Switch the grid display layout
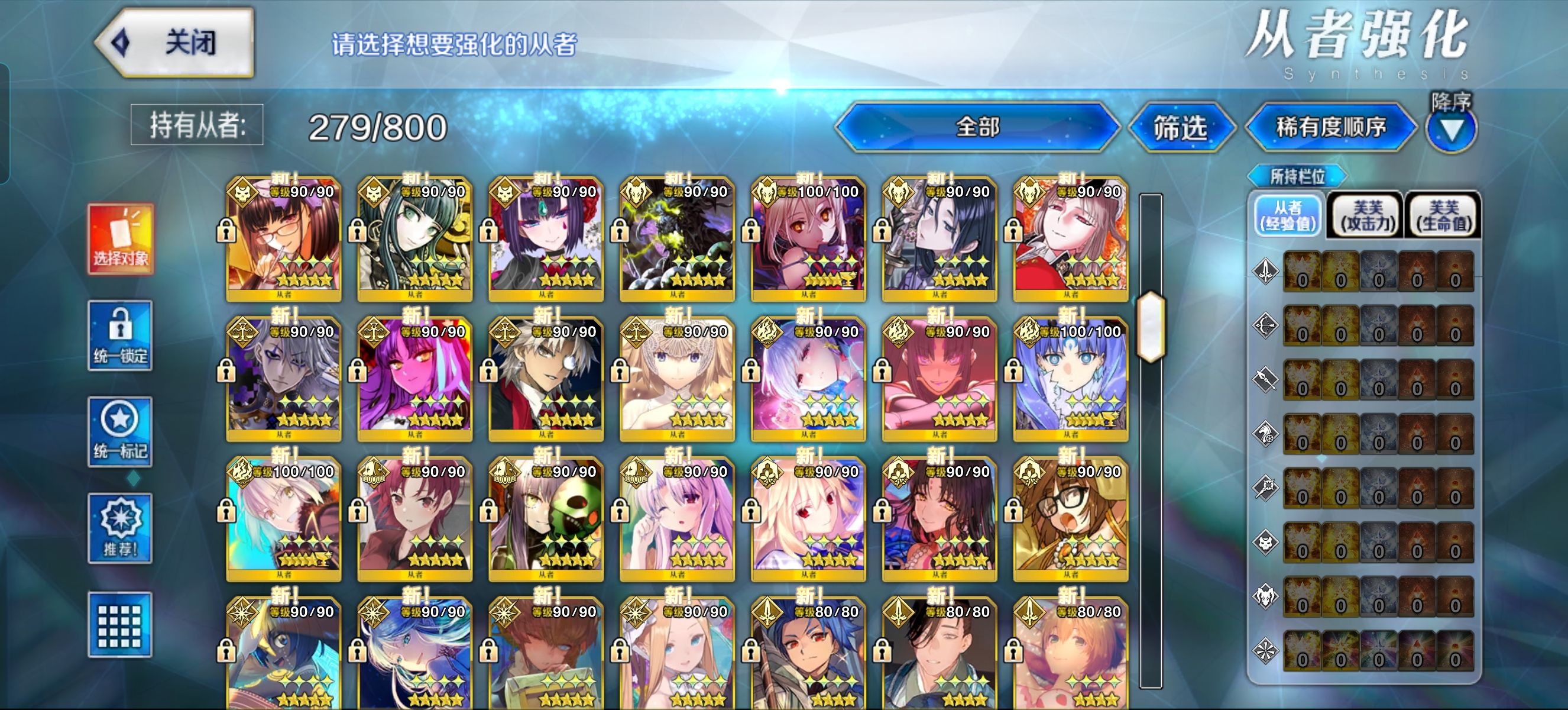 121,624
